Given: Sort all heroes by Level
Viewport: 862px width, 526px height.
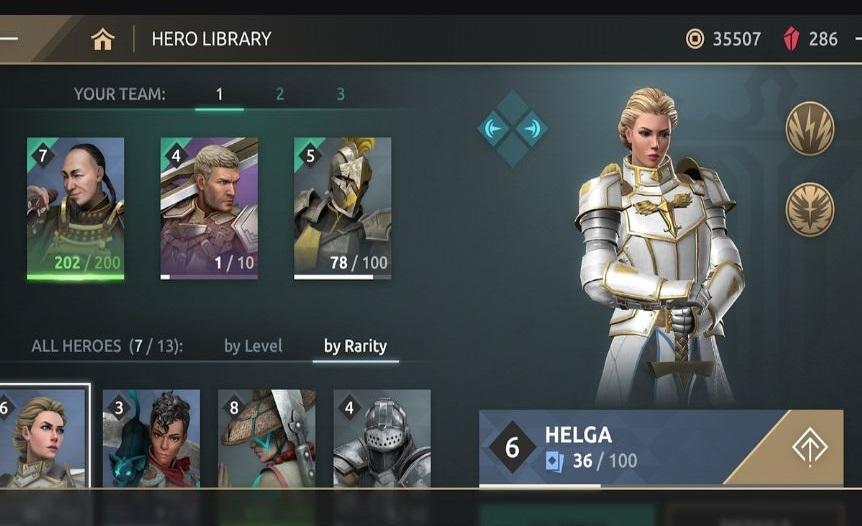Looking at the screenshot, I should (x=253, y=346).
